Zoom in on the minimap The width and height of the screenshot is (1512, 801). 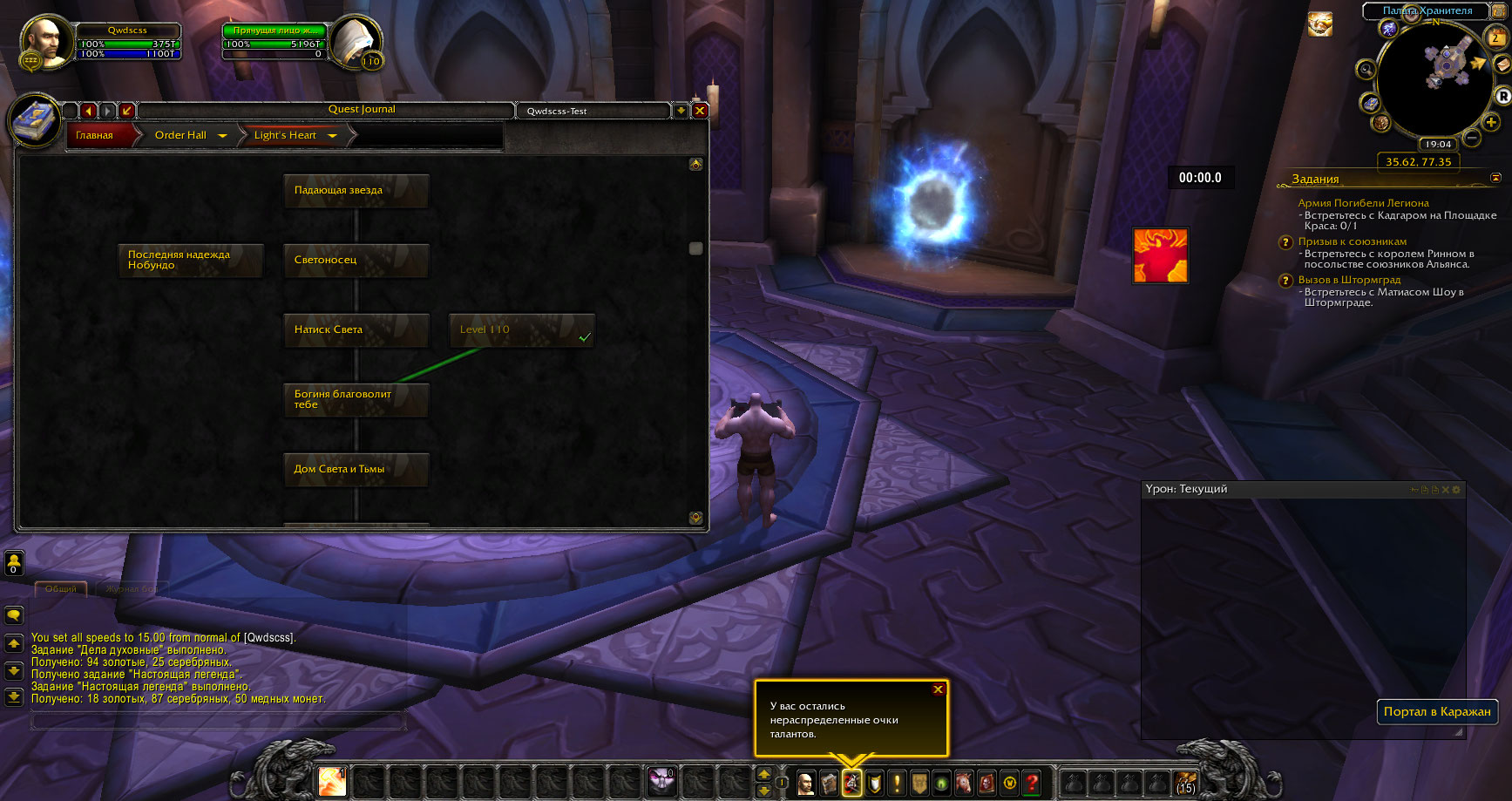point(1491,122)
